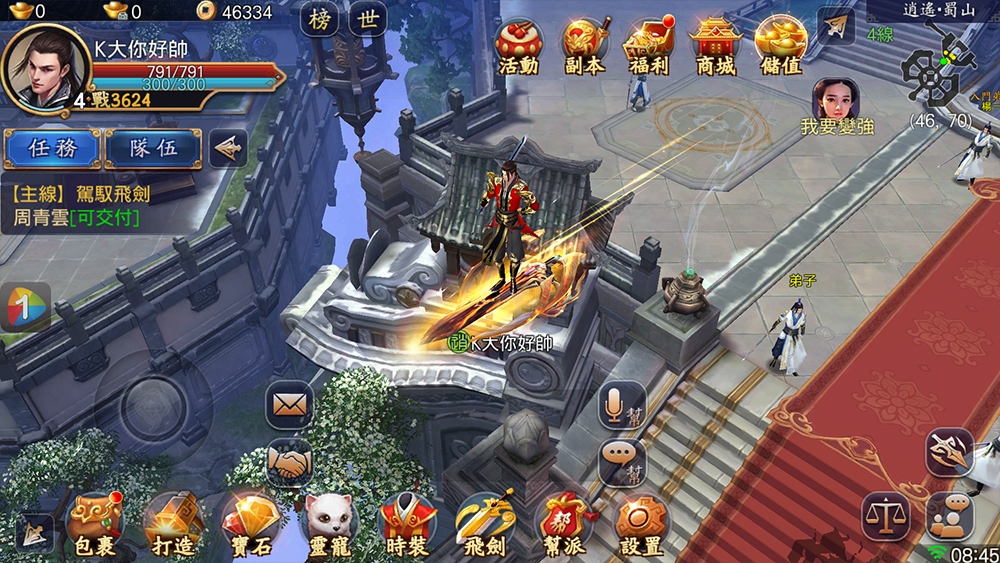Screen dimensions: 1000x563
Task: Open the 活動 events menu
Action: 518,45
